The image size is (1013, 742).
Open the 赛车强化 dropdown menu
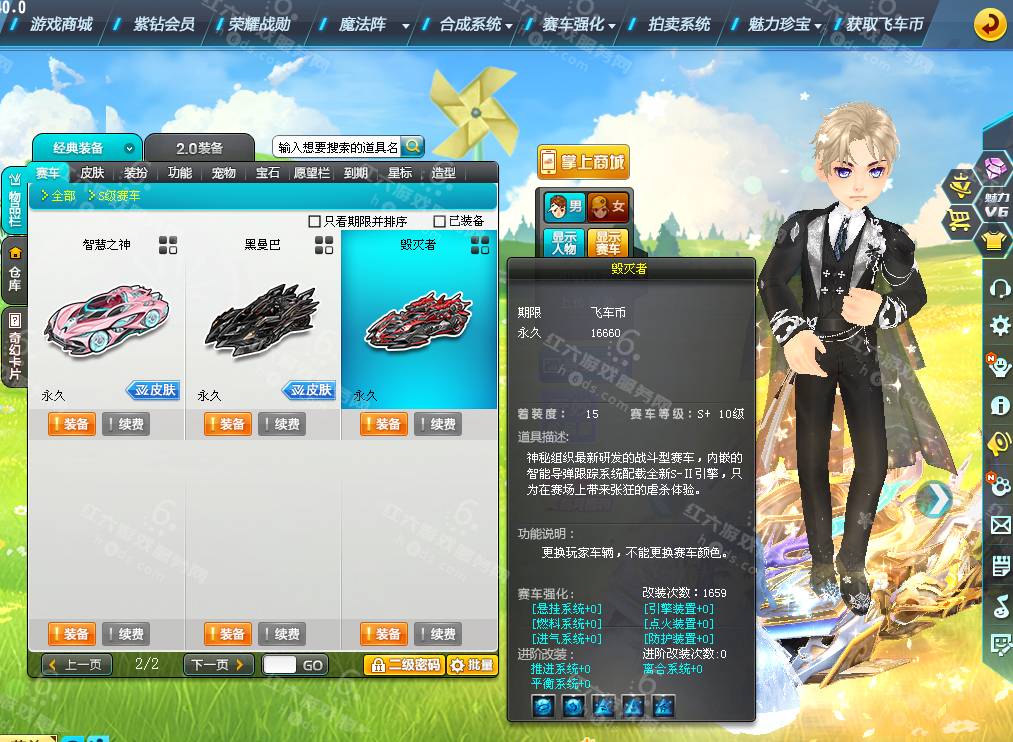(x=581, y=23)
